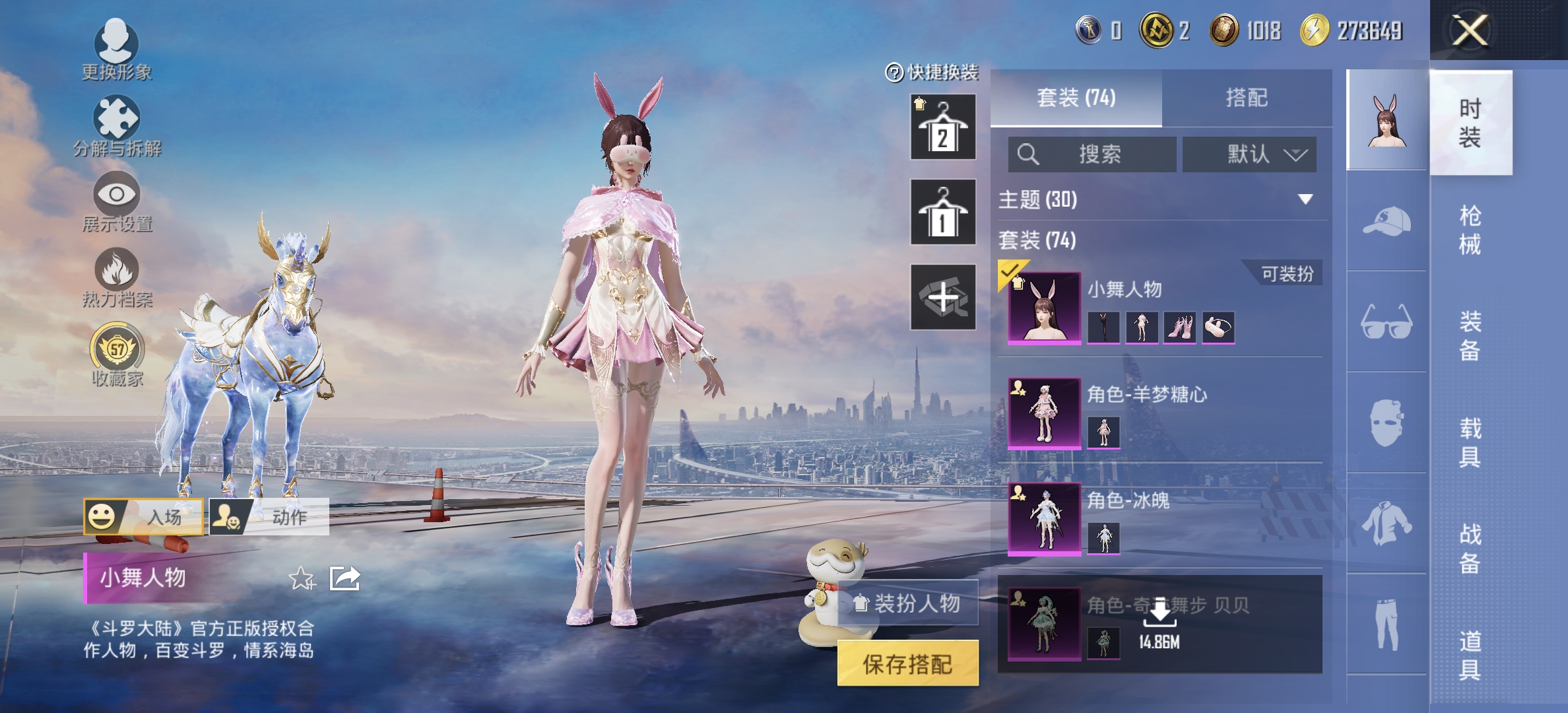Screen dimensions: 1568x713
Task: Open the 更换形象 change appearance icon
Action: tap(116, 49)
